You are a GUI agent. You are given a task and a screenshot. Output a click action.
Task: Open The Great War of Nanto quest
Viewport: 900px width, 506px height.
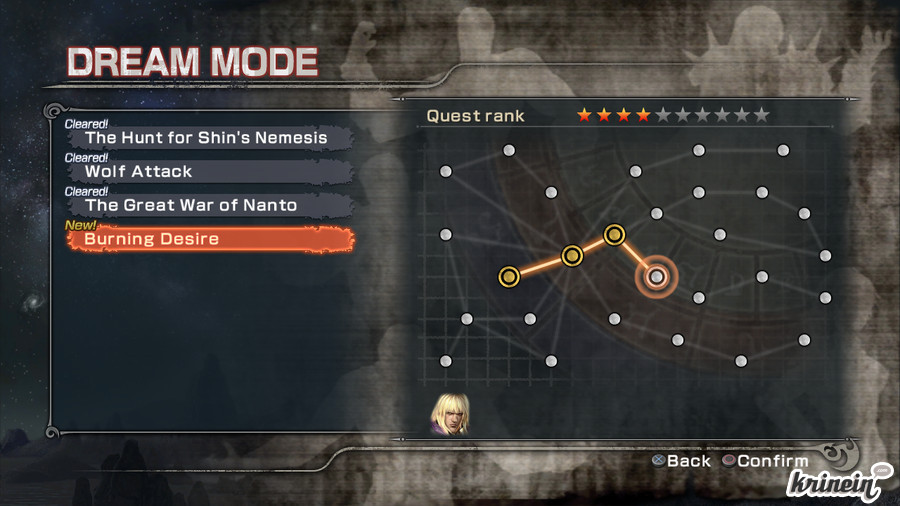tap(206, 205)
